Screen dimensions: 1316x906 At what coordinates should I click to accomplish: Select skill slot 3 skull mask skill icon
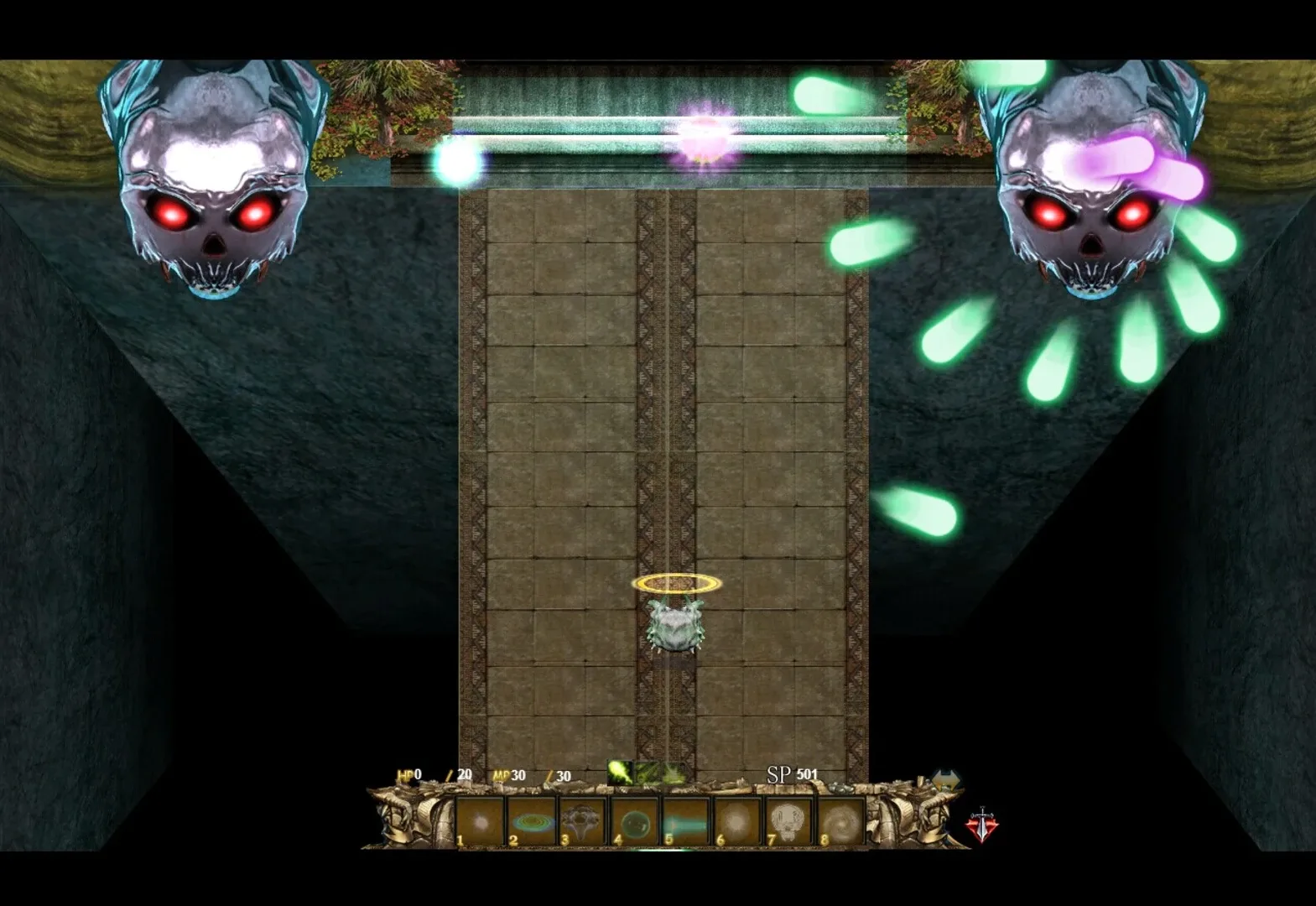(x=582, y=820)
